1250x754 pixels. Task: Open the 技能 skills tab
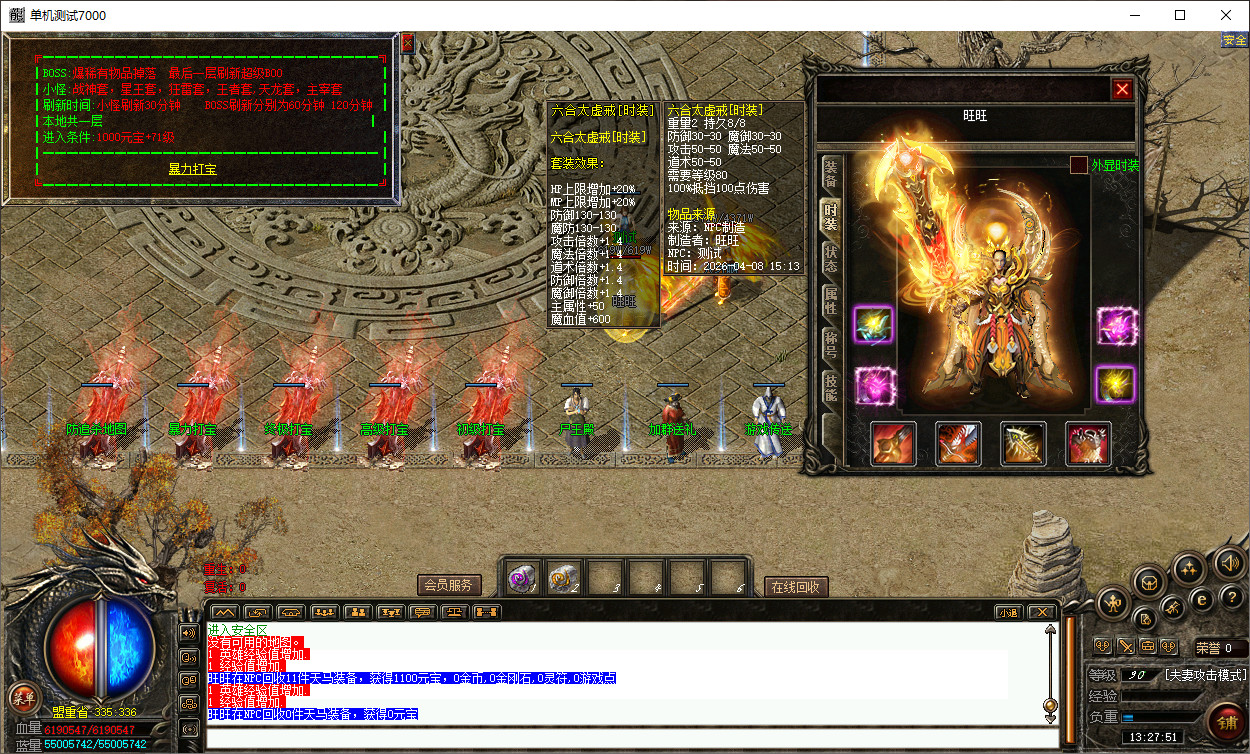(x=831, y=388)
